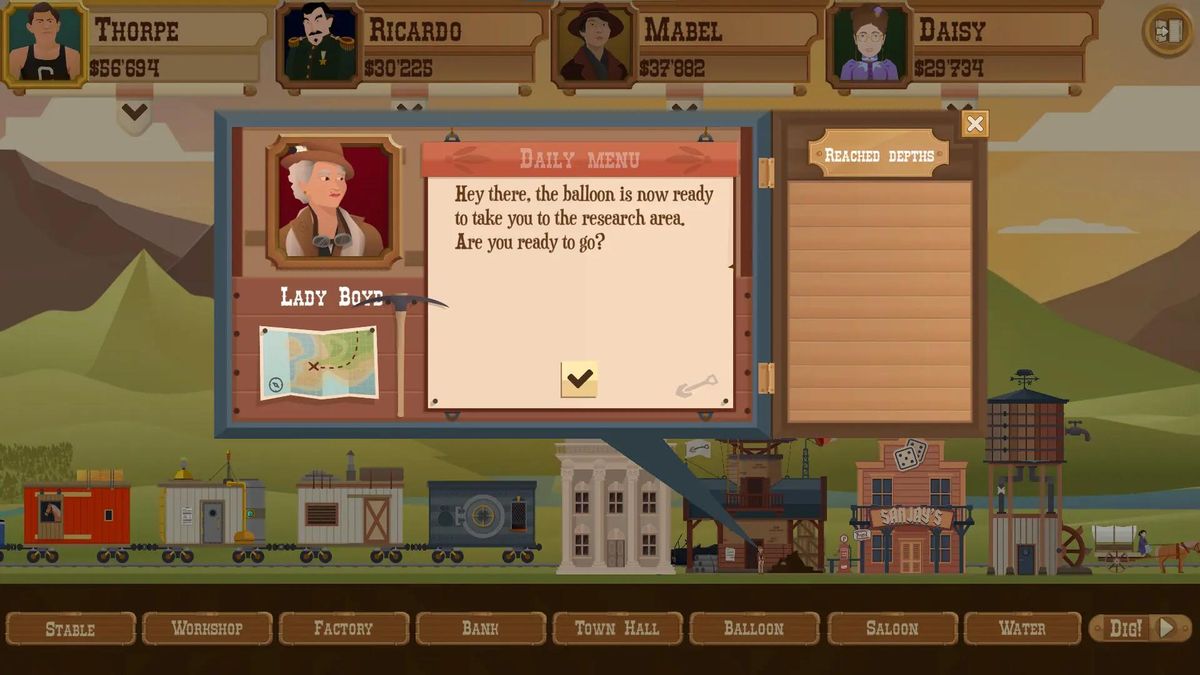The image size is (1200, 675).
Task: Select Daisy's player panel
Action: [x=960, y=45]
